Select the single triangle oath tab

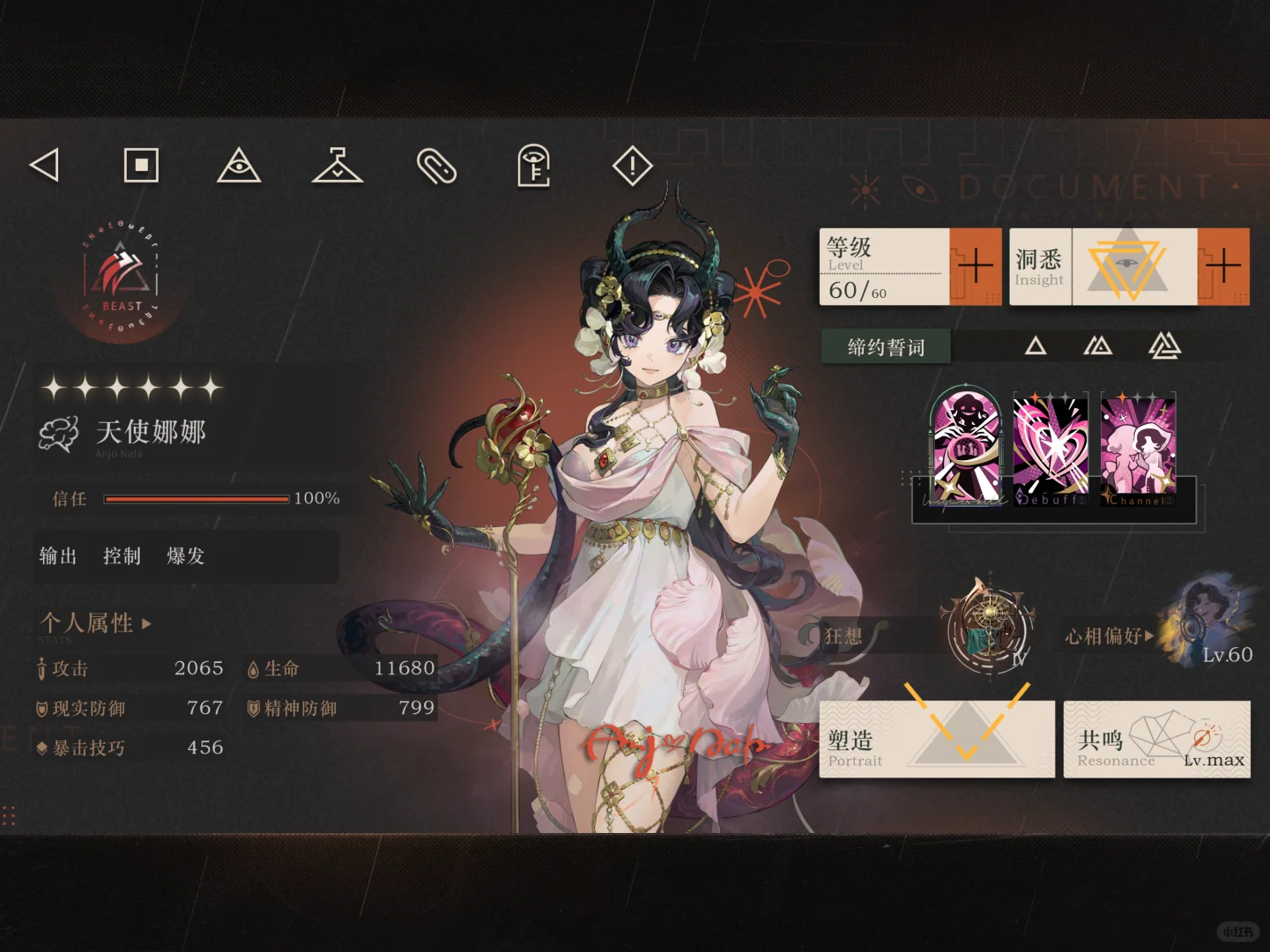coord(1036,346)
